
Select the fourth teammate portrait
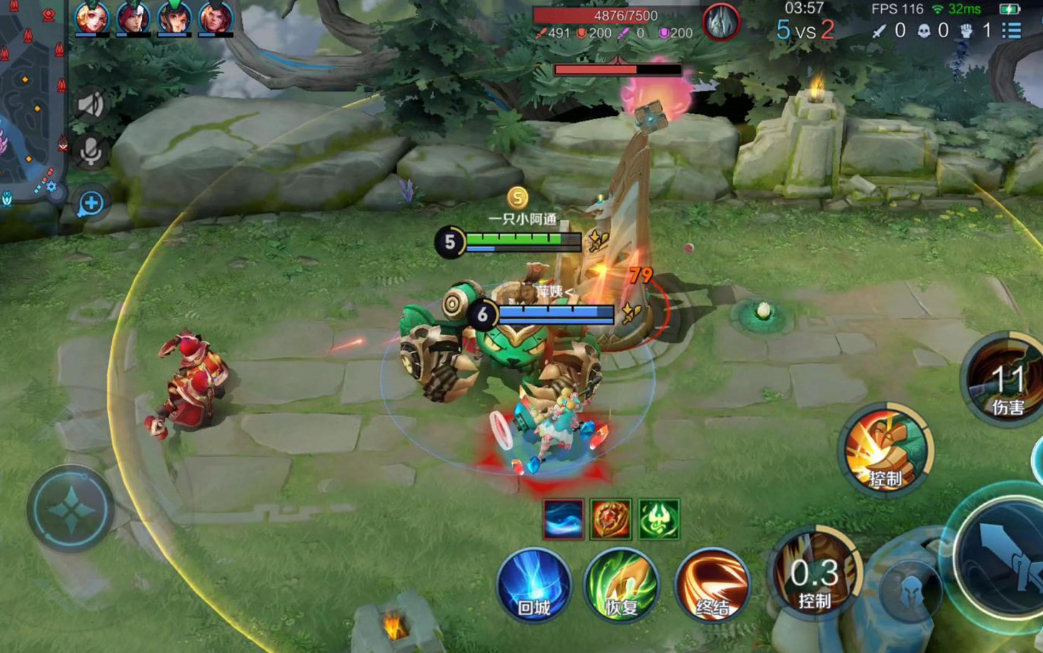tap(215, 18)
